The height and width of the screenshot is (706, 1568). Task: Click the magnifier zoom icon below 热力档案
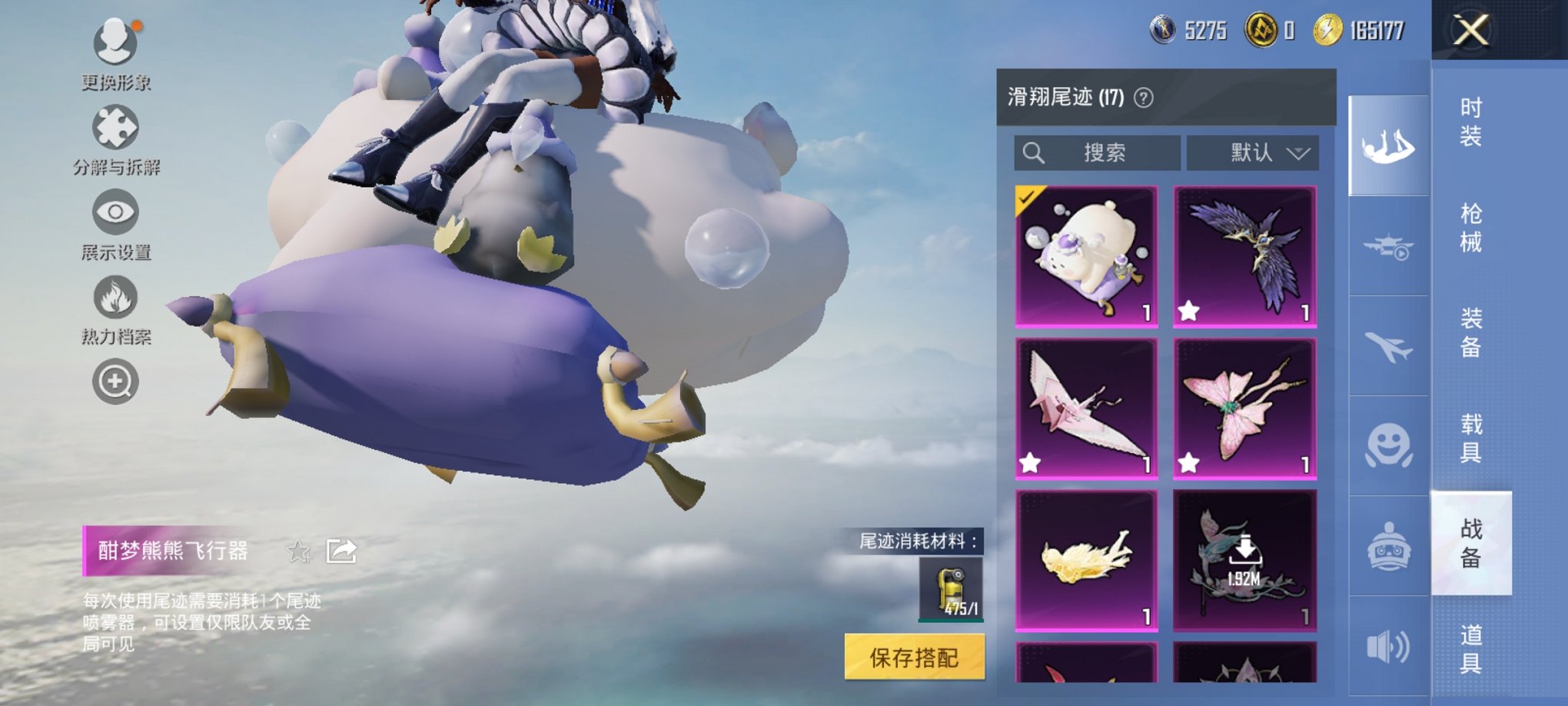click(x=116, y=381)
